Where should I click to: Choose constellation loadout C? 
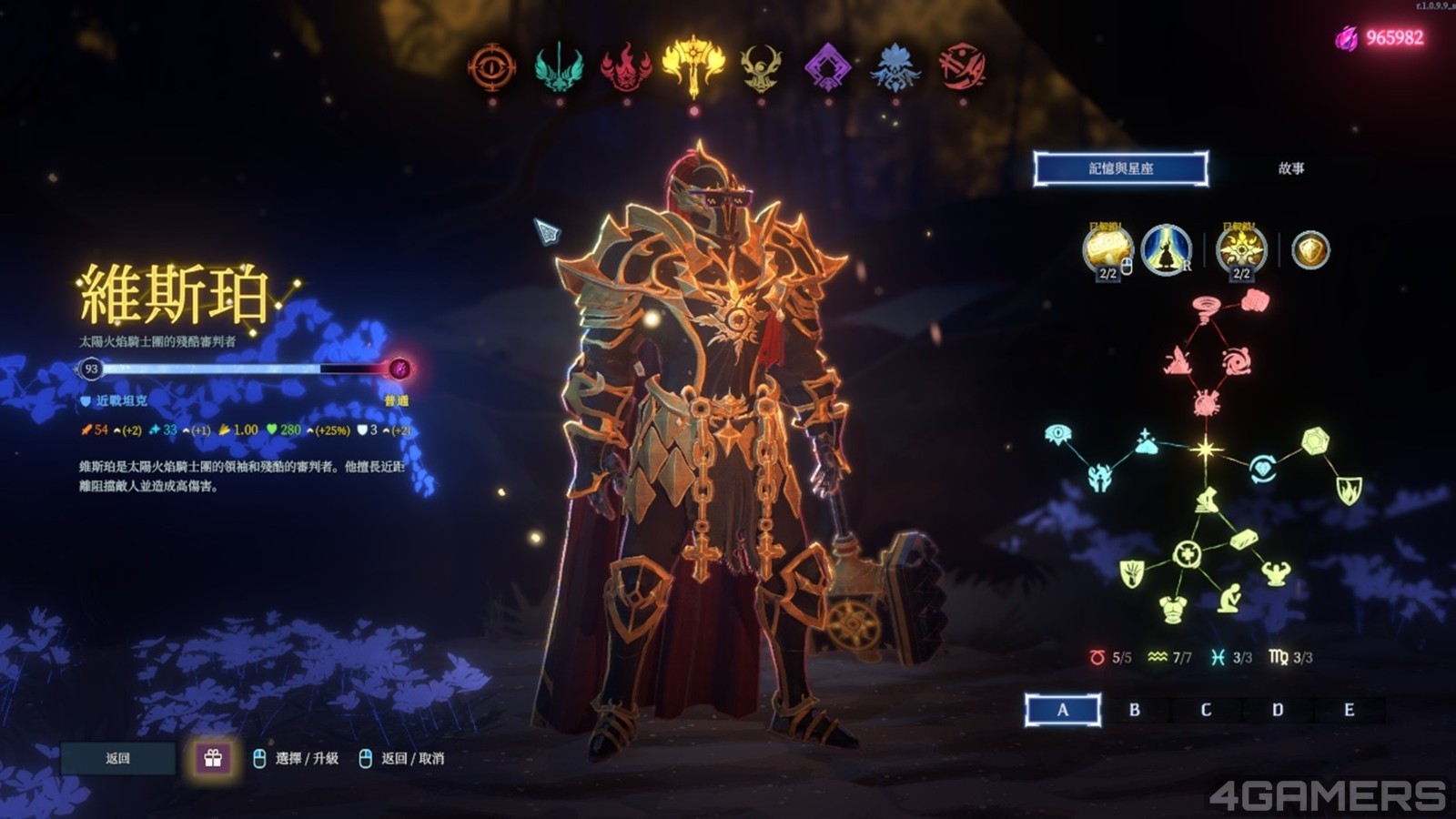coord(1206,710)
